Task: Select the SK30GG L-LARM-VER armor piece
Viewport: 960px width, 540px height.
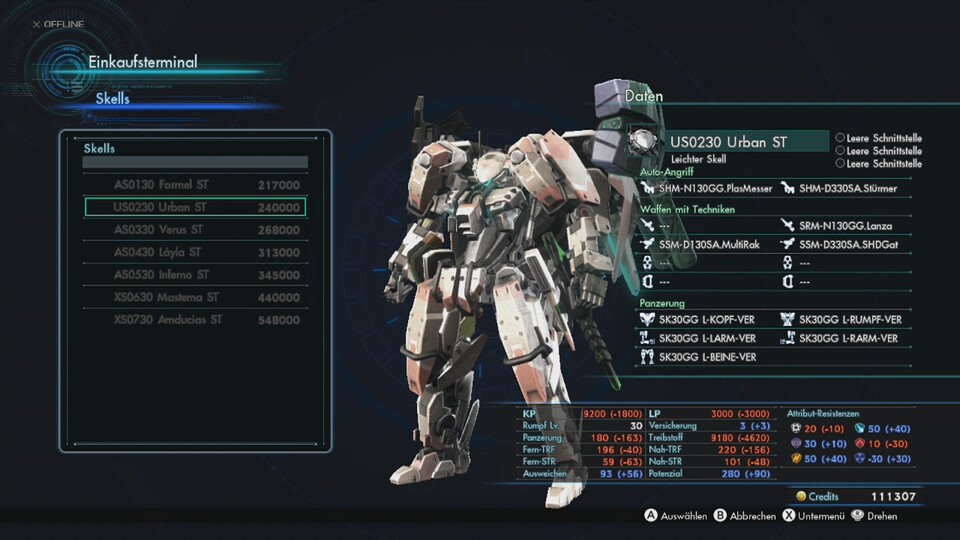Action: 706,339
